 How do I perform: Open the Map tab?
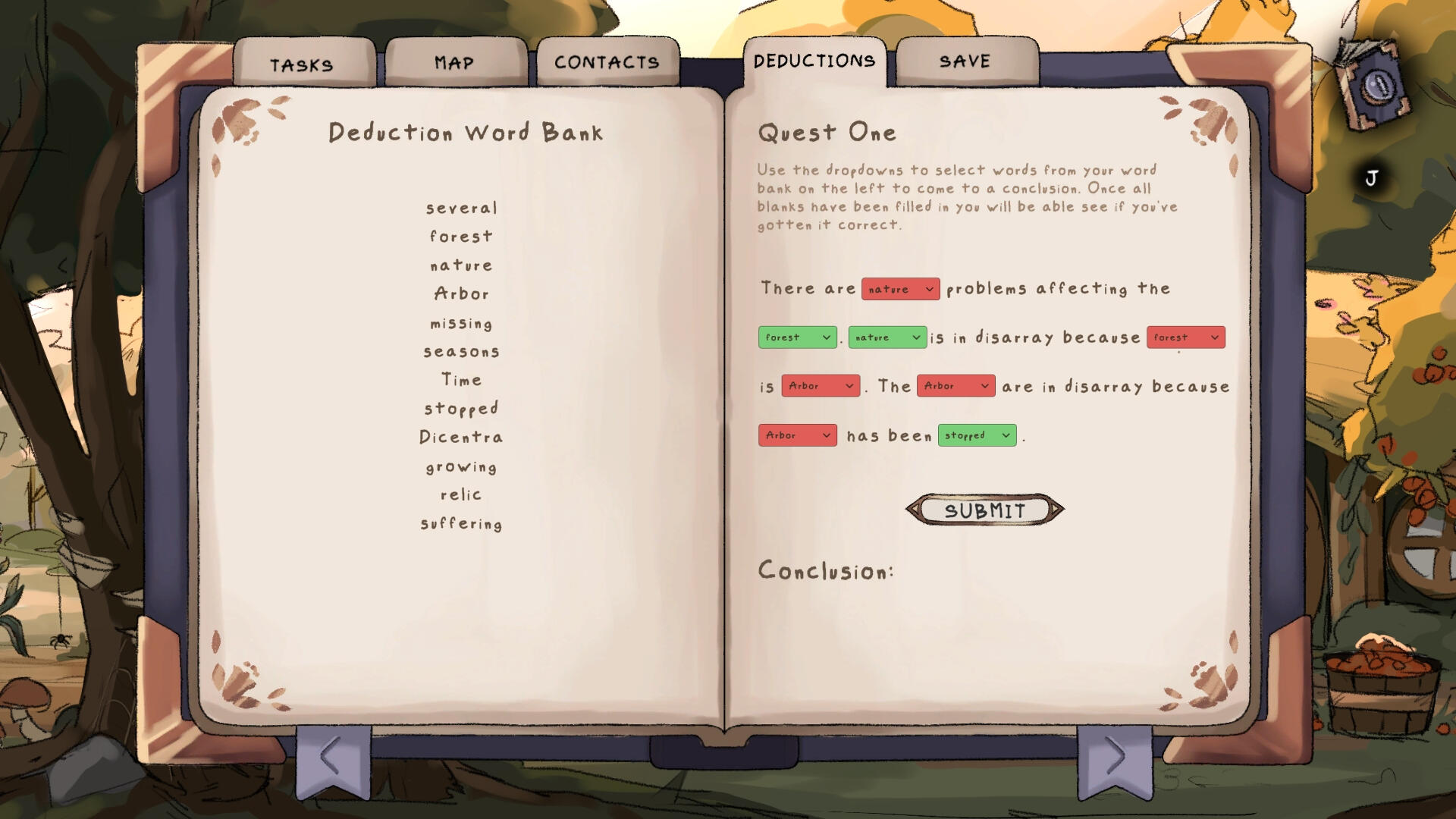point(455,63)
